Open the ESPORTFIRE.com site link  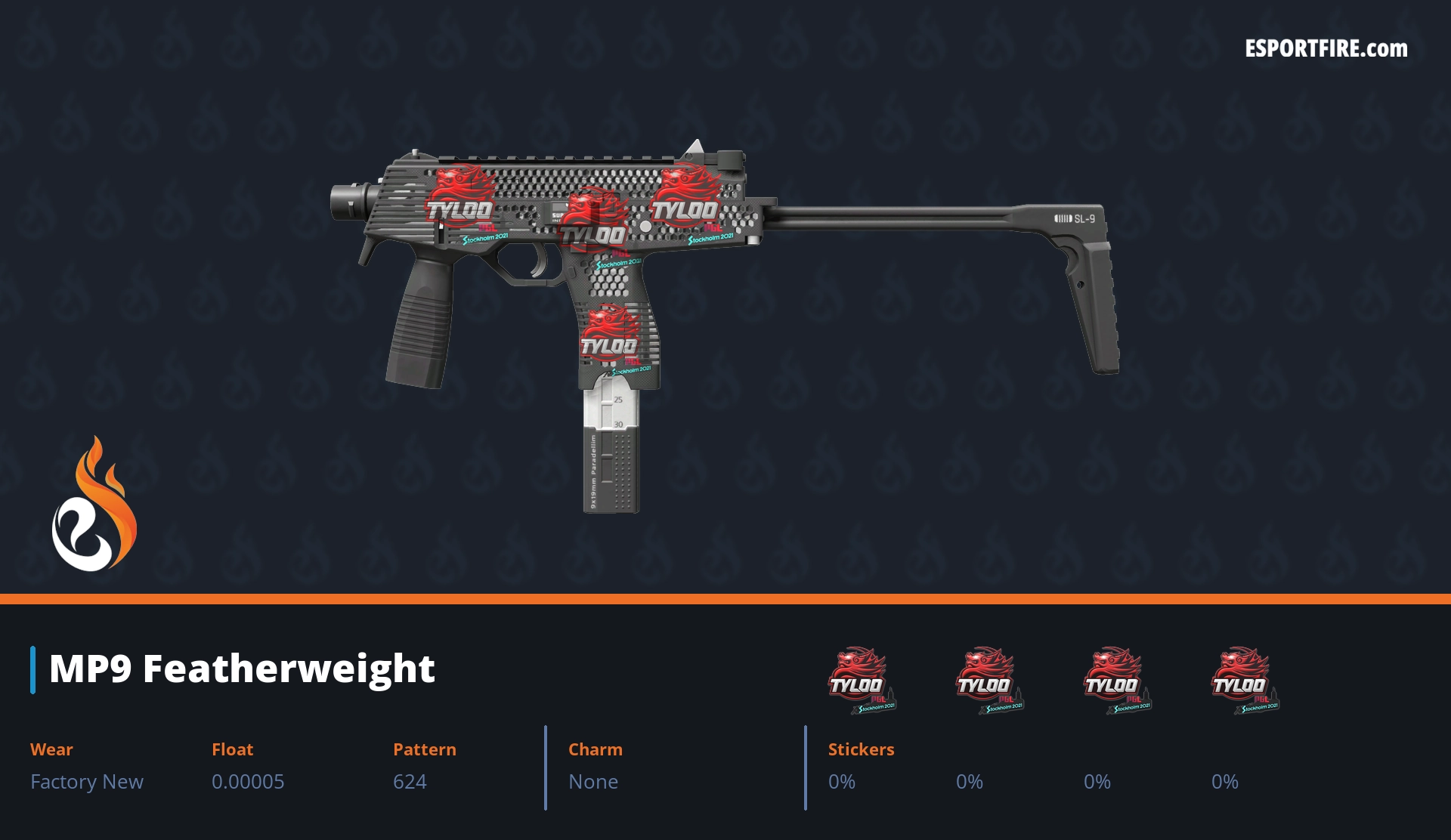tap(1326, 49)
